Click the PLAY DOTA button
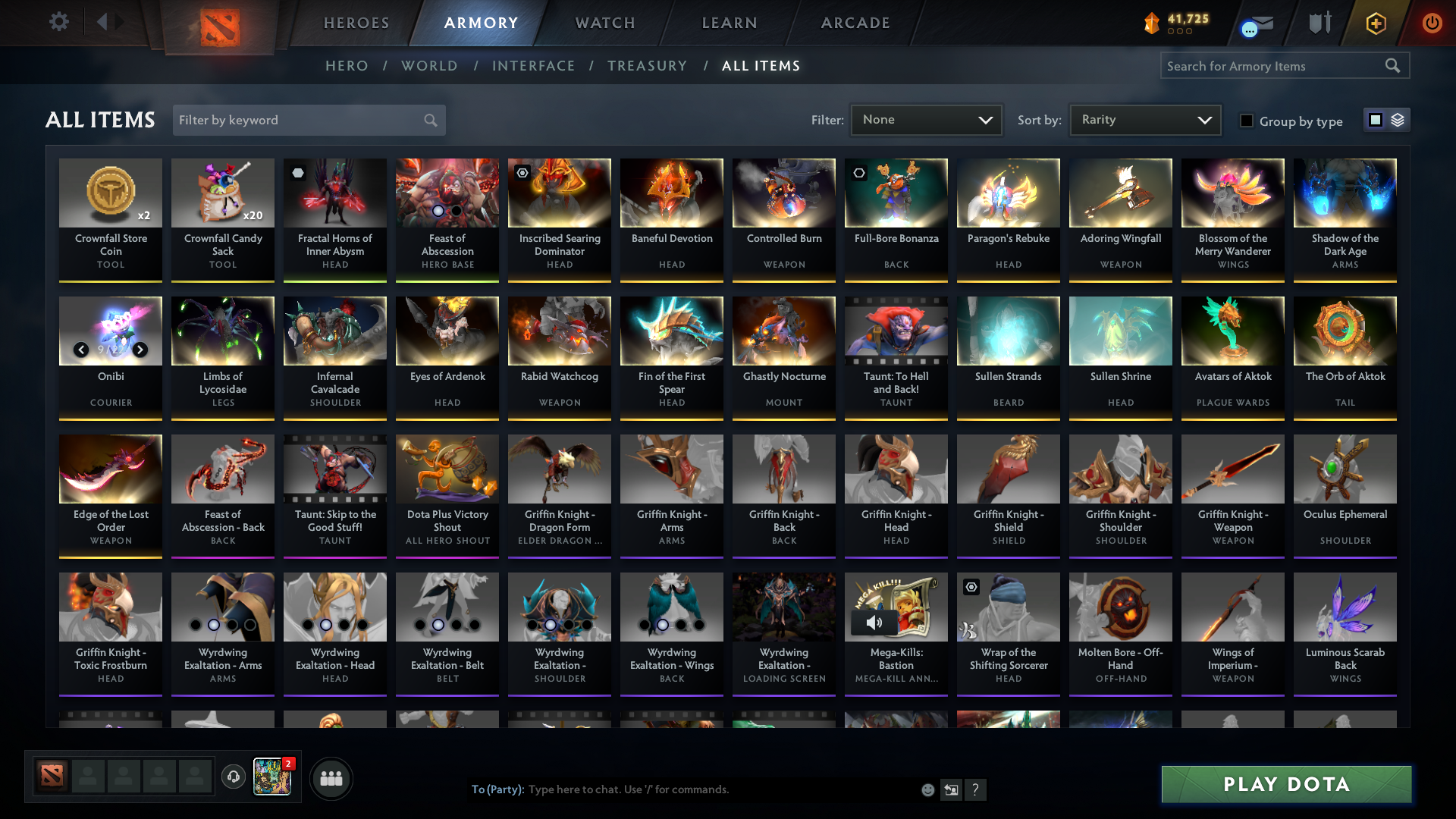Viewport: 1456px width, 819px height. (1285, 784)
